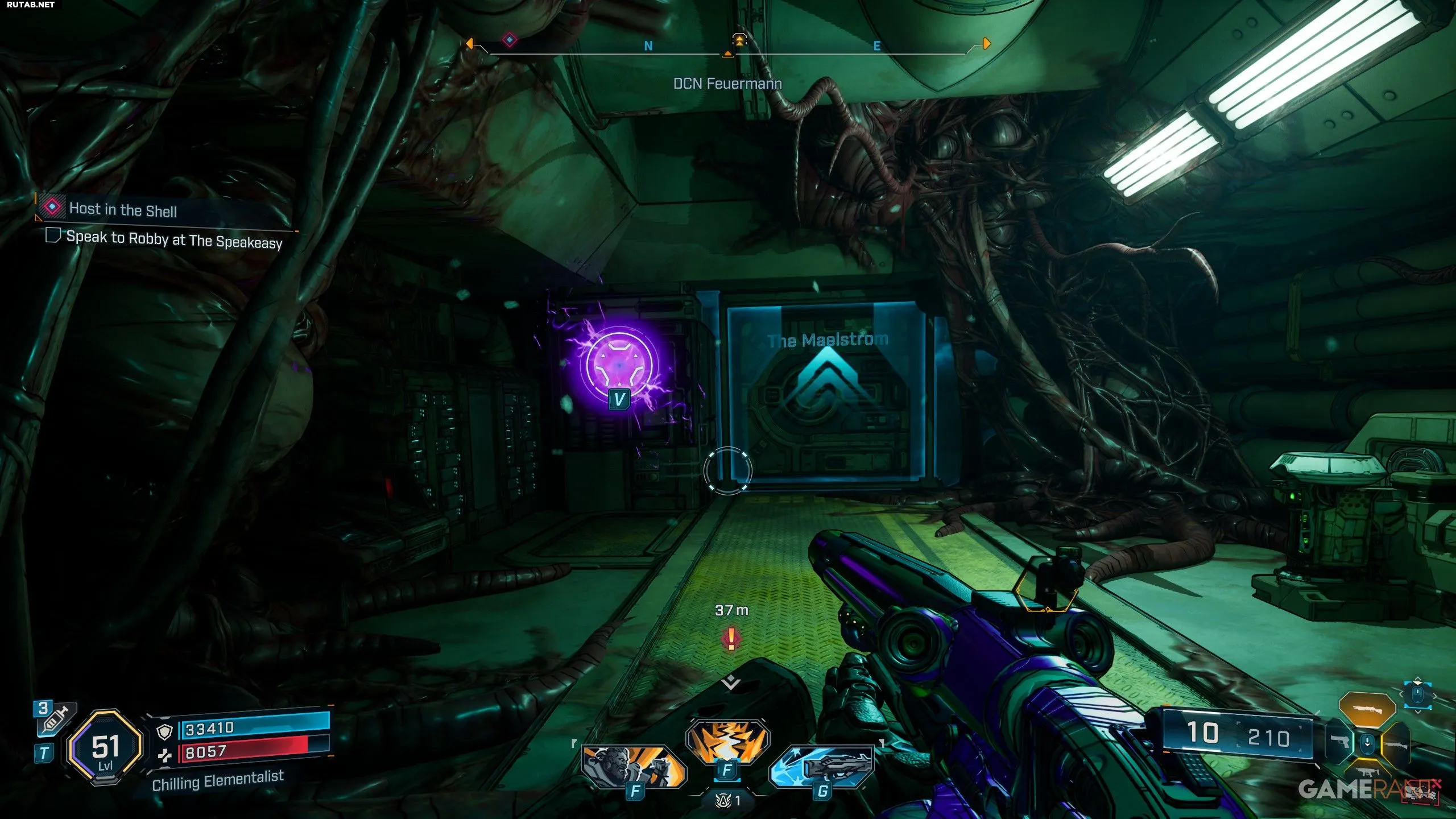The width and height of the screenshot is (1456, 819).
Task: Click the orange arrow at compass right end
Action: (987, 43)
